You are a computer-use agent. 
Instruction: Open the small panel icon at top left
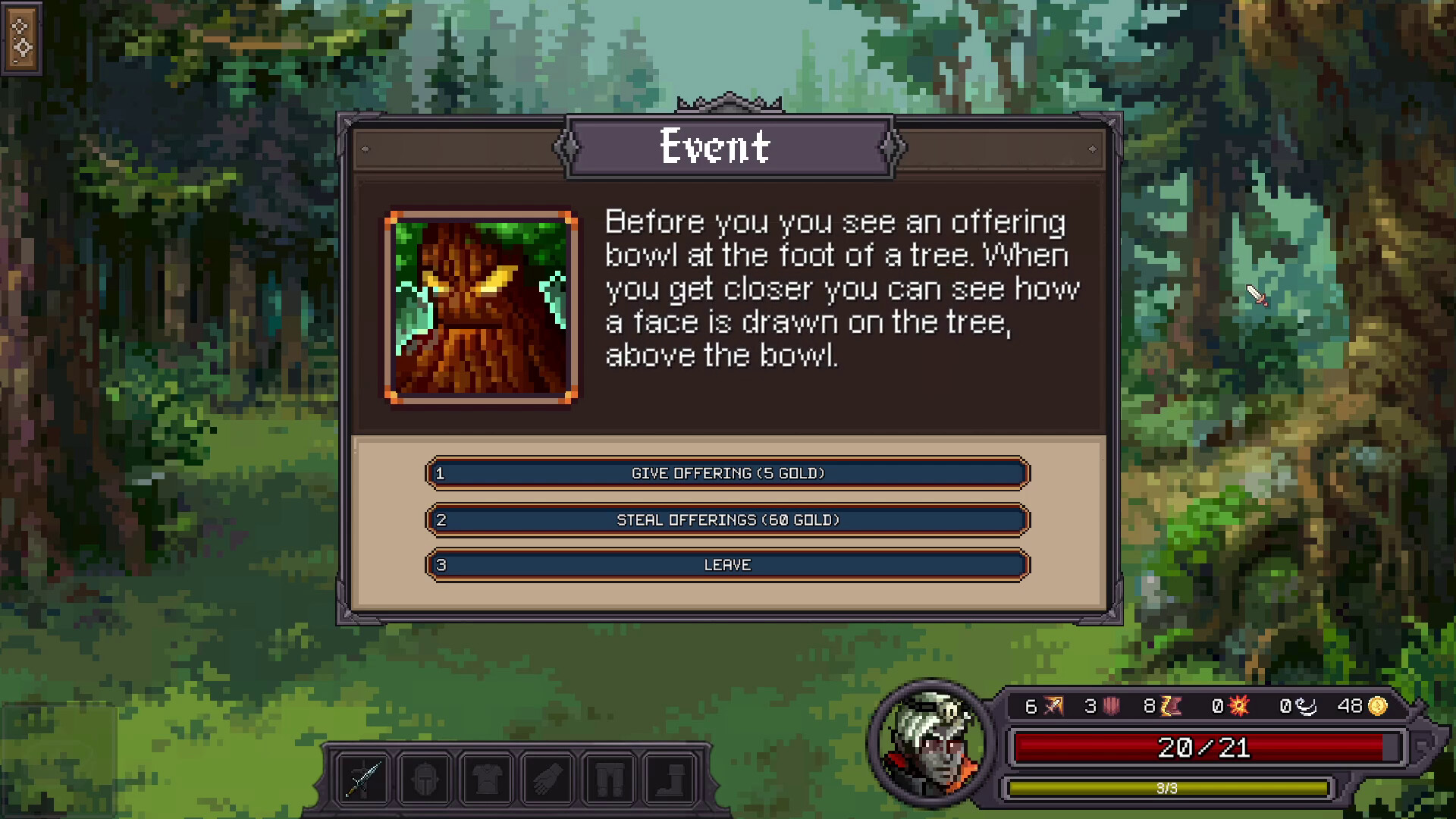coord(23,38)
